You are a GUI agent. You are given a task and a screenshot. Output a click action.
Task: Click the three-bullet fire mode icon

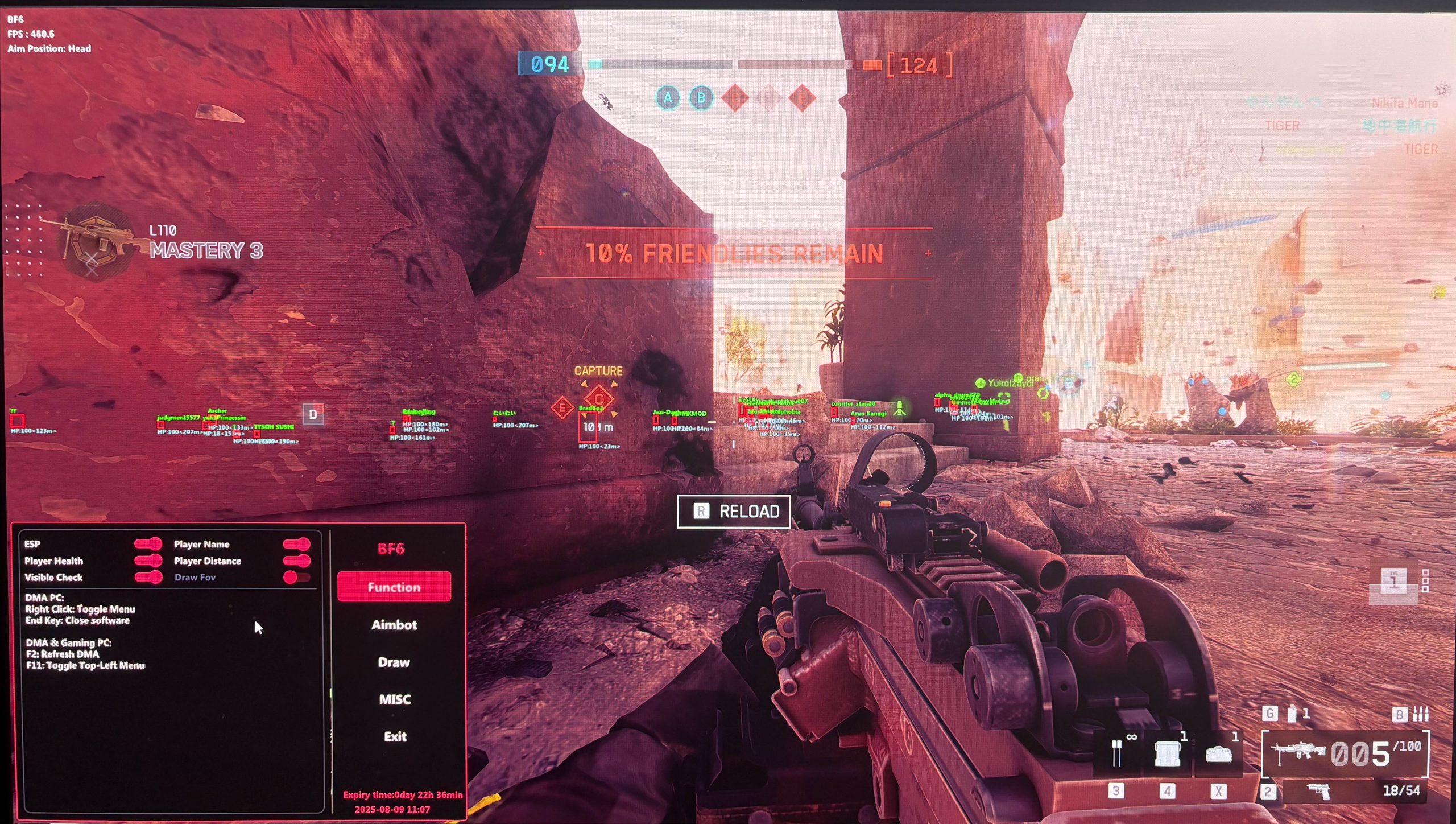(1421, 714)
